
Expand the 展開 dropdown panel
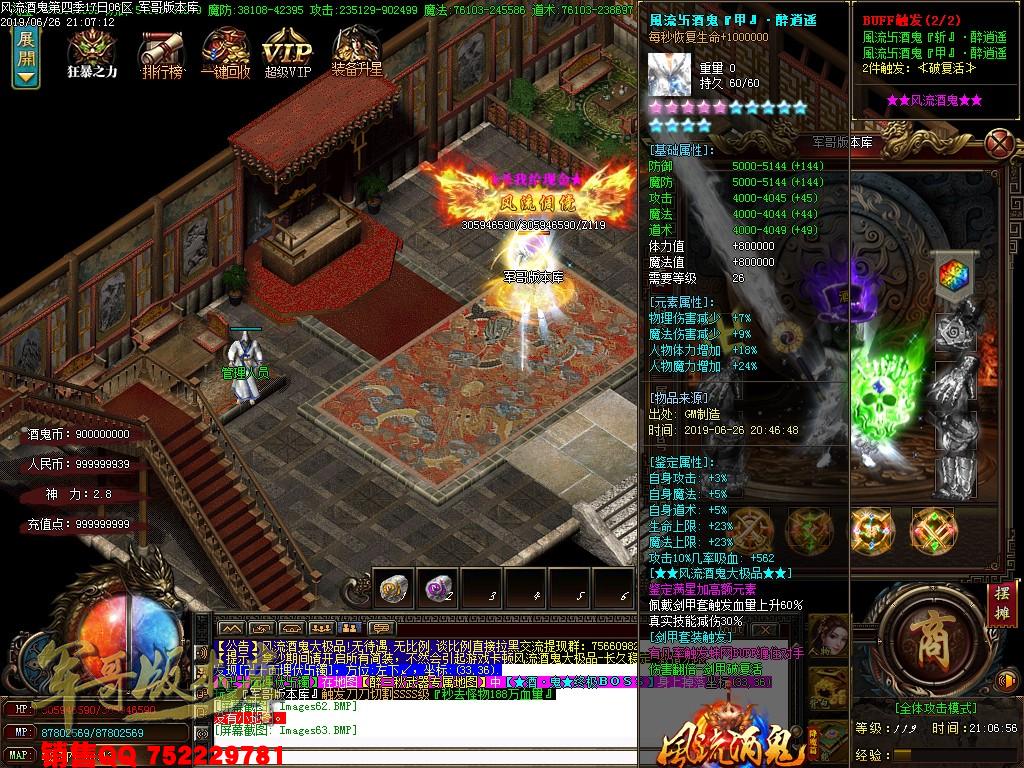click(x=26, y=59)
